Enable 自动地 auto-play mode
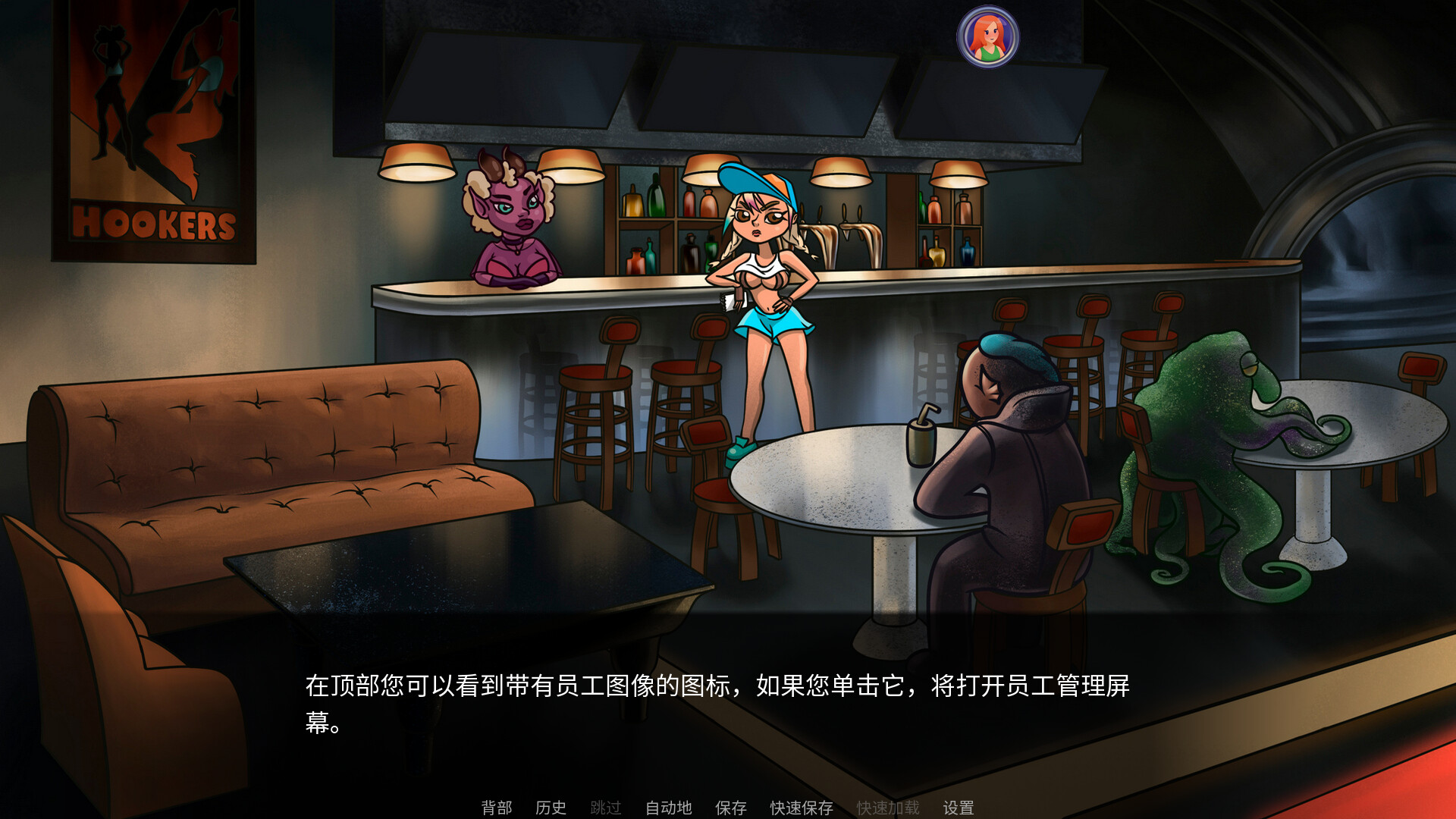This screenshot has width=1456, height=819. pyautogui.click(x=667, y=808)
